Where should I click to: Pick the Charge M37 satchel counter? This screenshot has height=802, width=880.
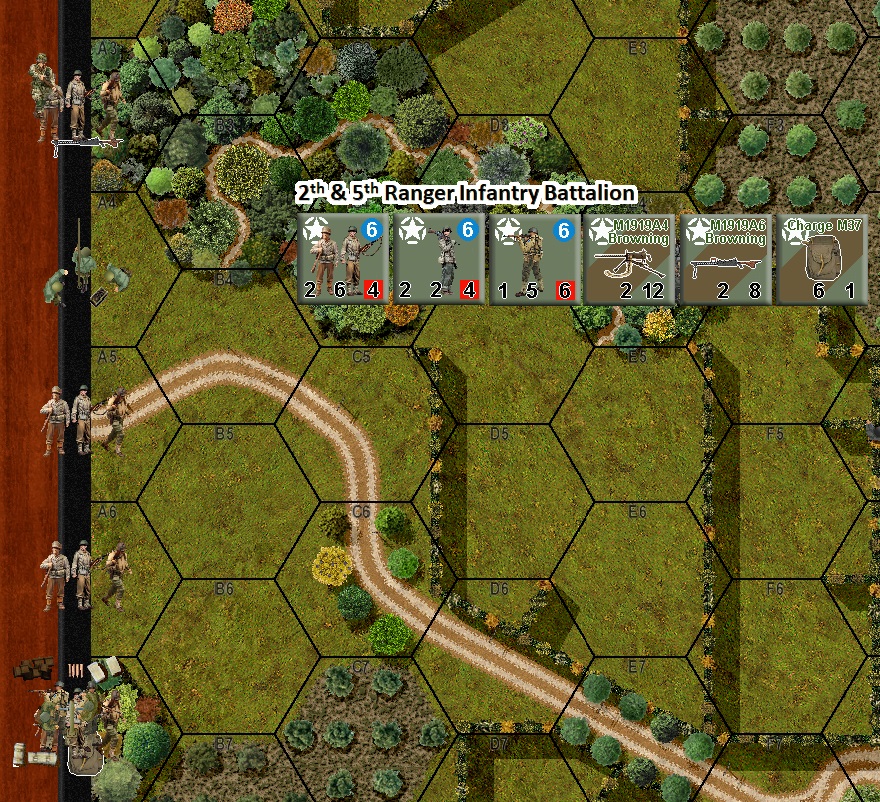point(822,259)
